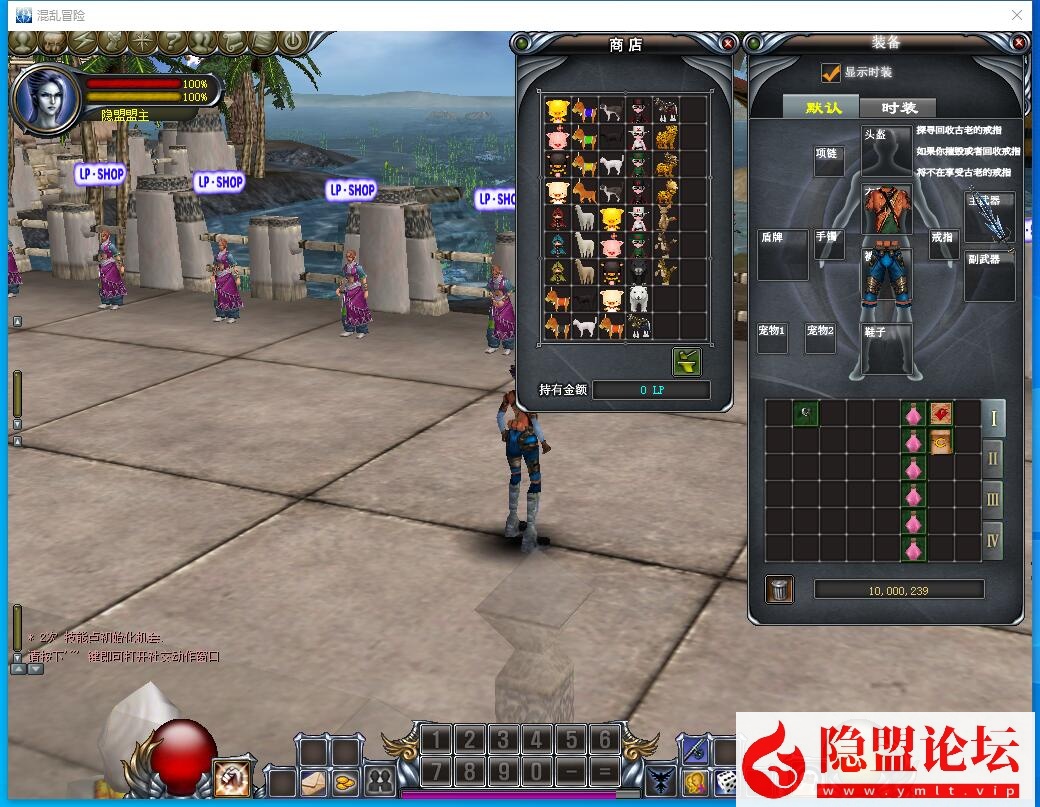
Task: Open the question mark help menu
Action: pos(173,42)
